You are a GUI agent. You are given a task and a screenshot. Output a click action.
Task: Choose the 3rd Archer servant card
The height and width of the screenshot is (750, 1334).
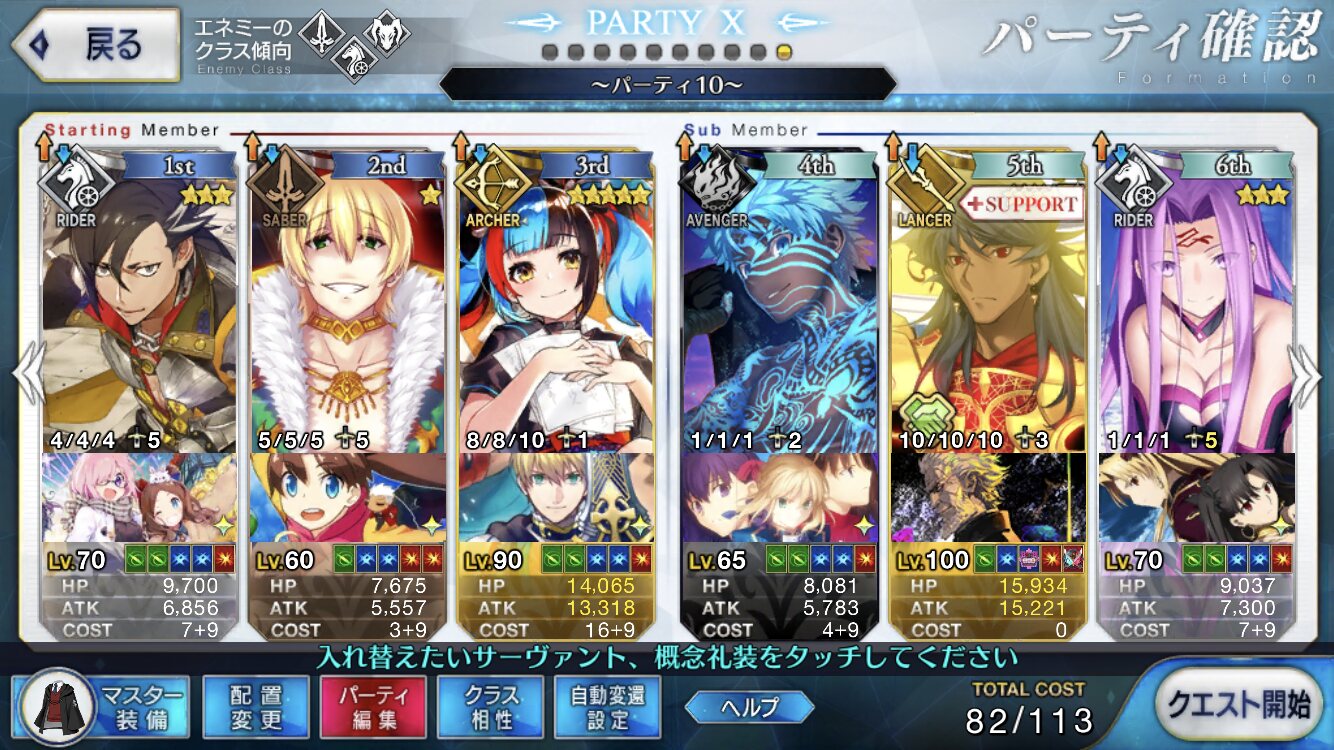pyautogui.click(x=556, y=310)
